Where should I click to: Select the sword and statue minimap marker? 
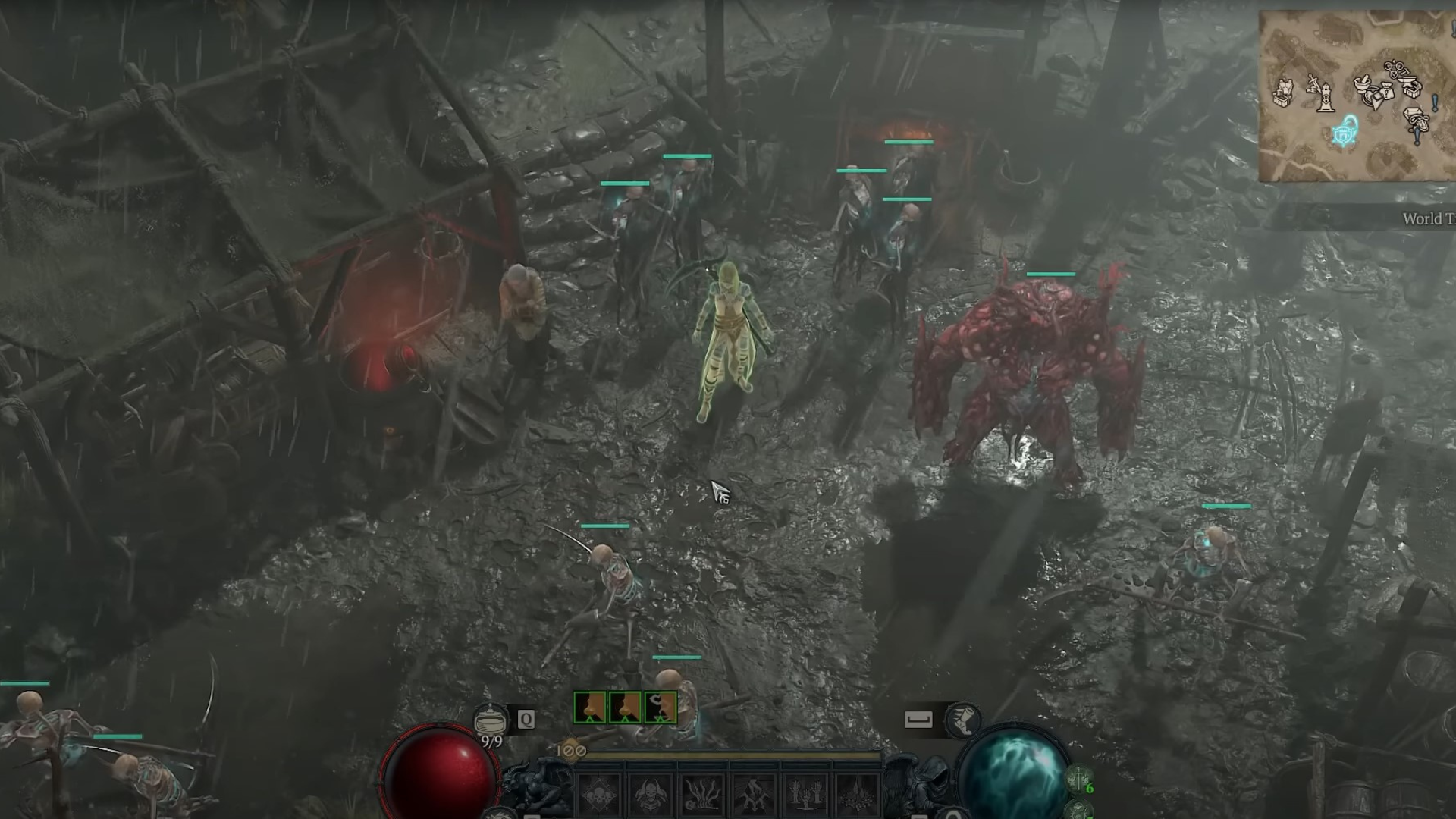[1322, 94]
